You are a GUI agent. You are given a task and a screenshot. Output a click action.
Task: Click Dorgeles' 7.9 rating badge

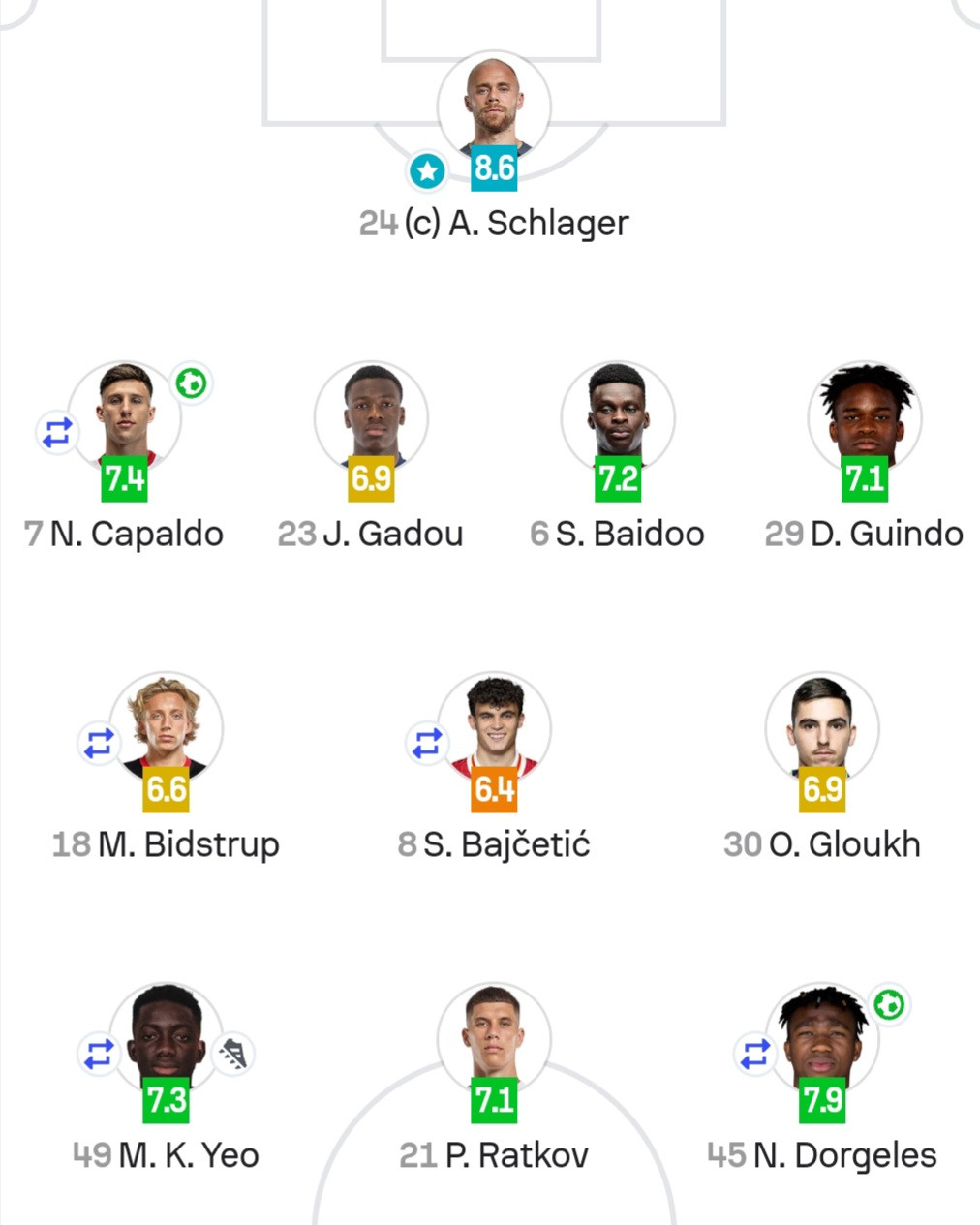point(821,1101)
